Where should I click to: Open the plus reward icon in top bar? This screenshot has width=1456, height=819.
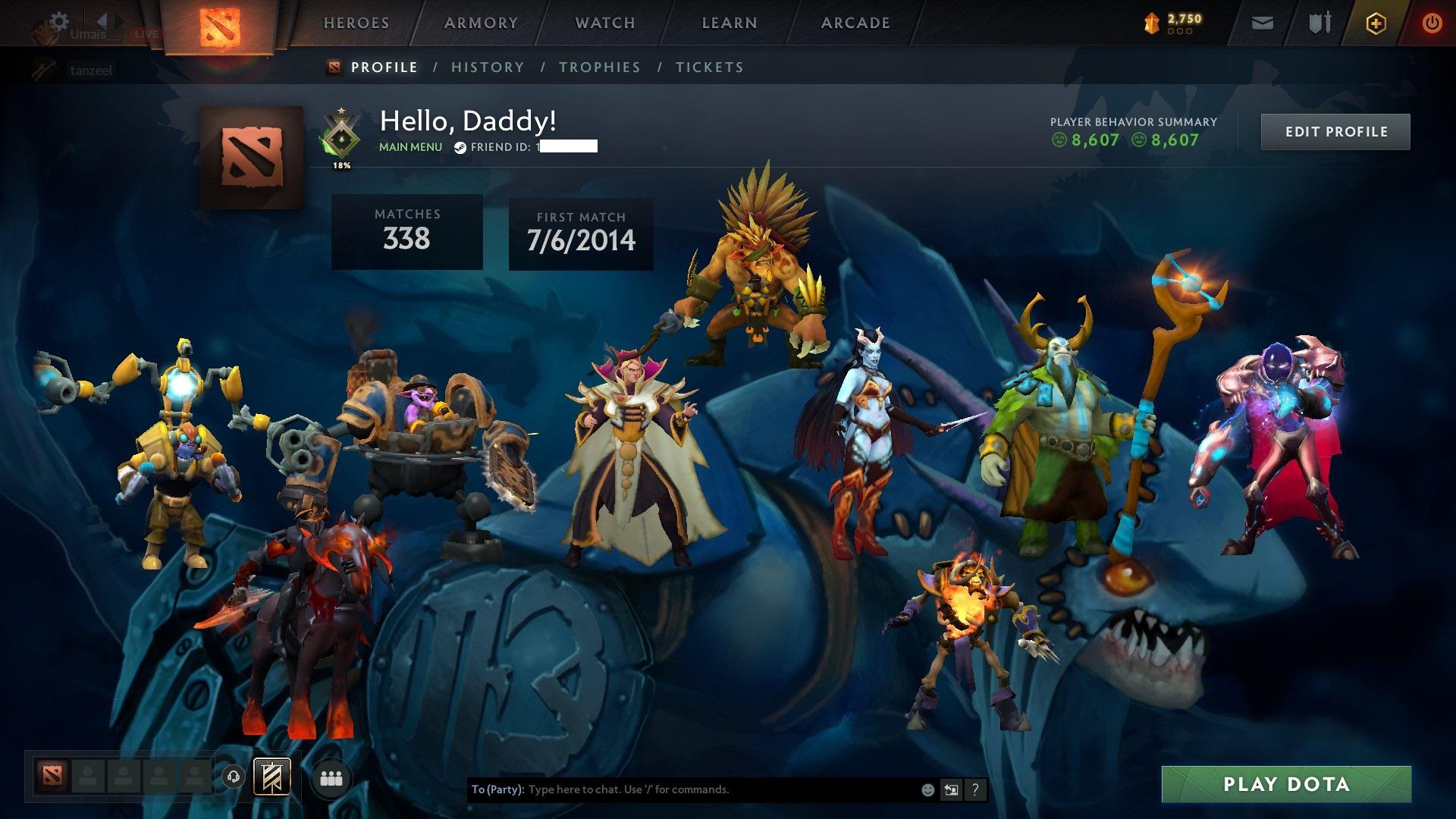(x=1378, y=23)
